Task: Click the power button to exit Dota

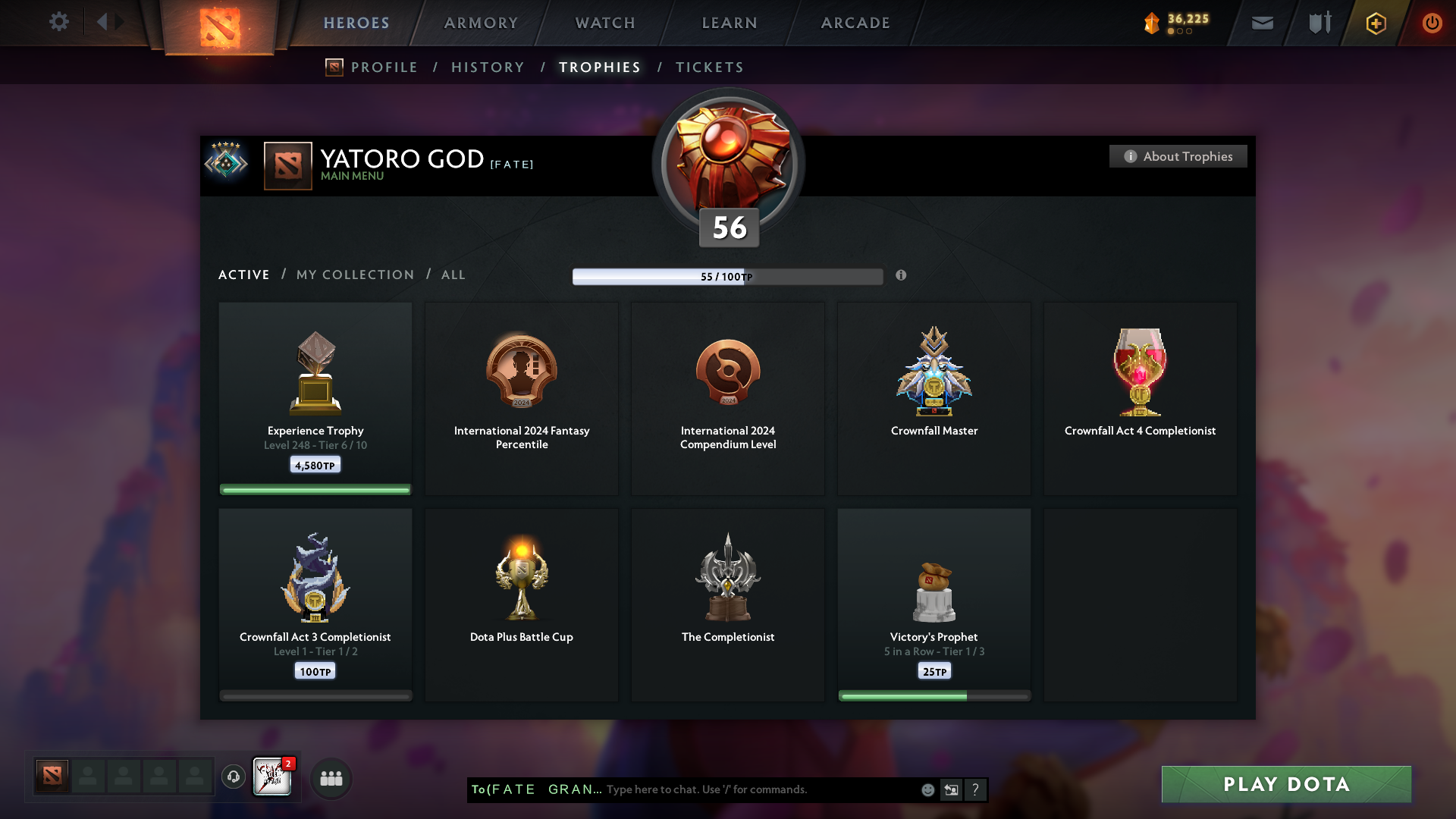Action: pyautogui.click(x=1432, y=23)
